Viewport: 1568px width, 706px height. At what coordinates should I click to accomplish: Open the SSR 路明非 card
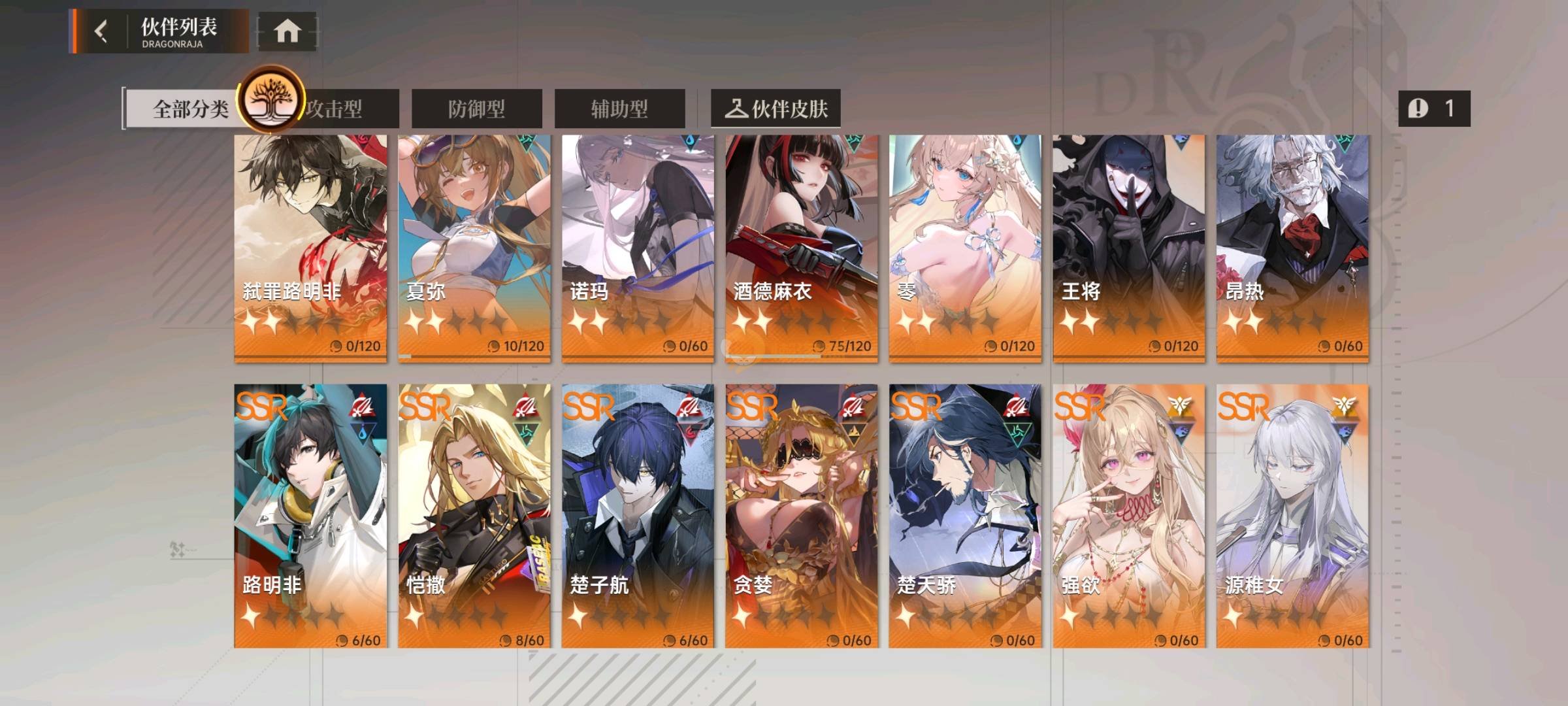click(x=310, y=515)
